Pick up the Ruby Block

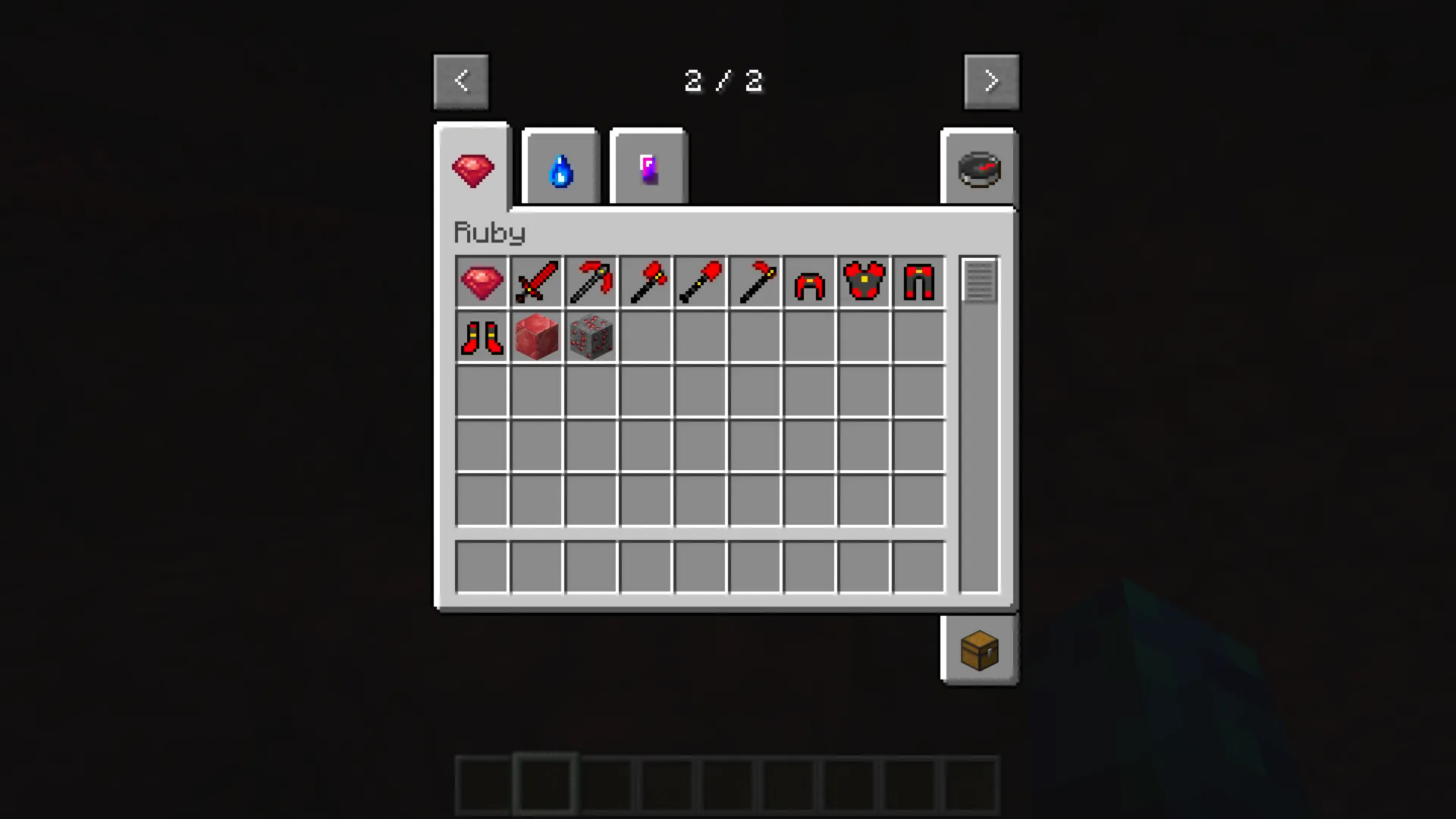[536, 337]
